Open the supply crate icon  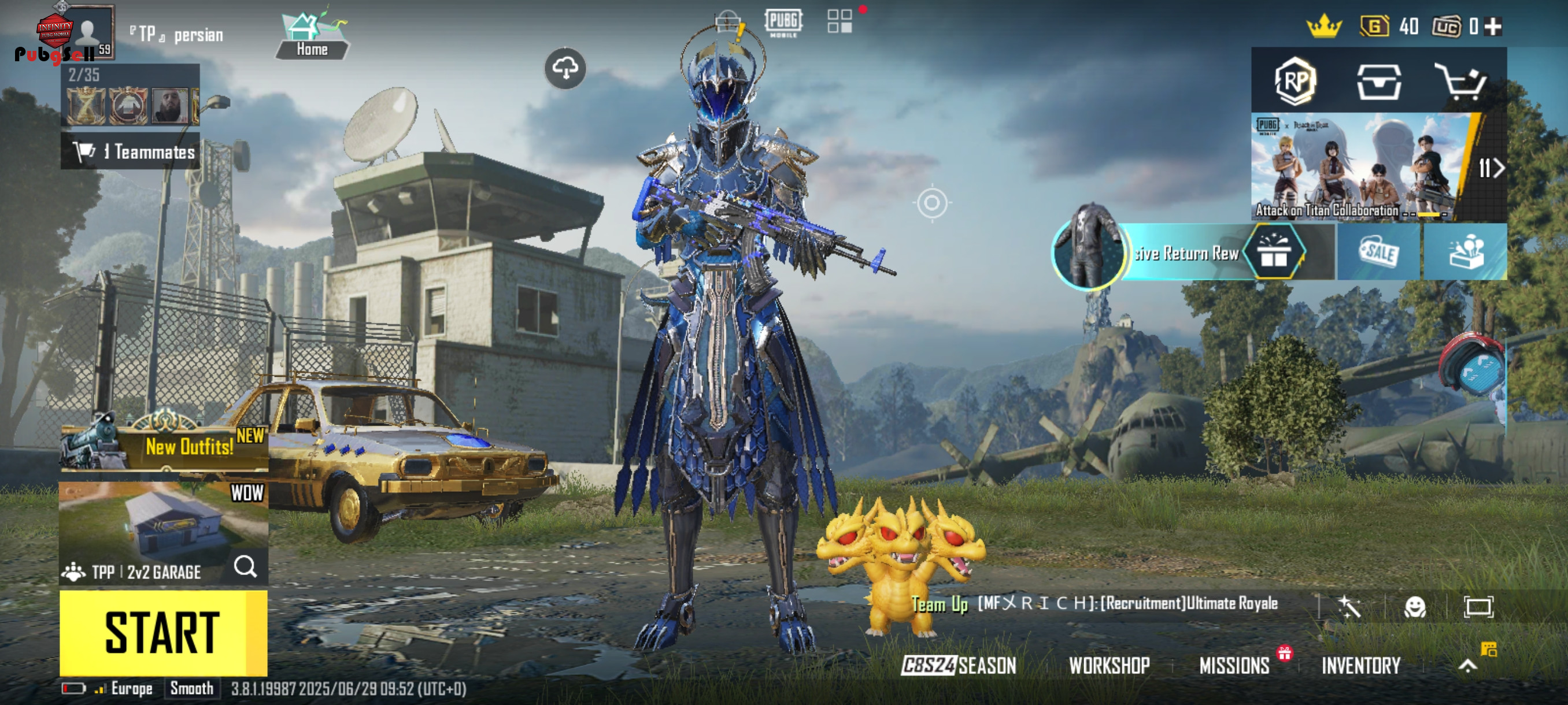(x=1379, y=81)
